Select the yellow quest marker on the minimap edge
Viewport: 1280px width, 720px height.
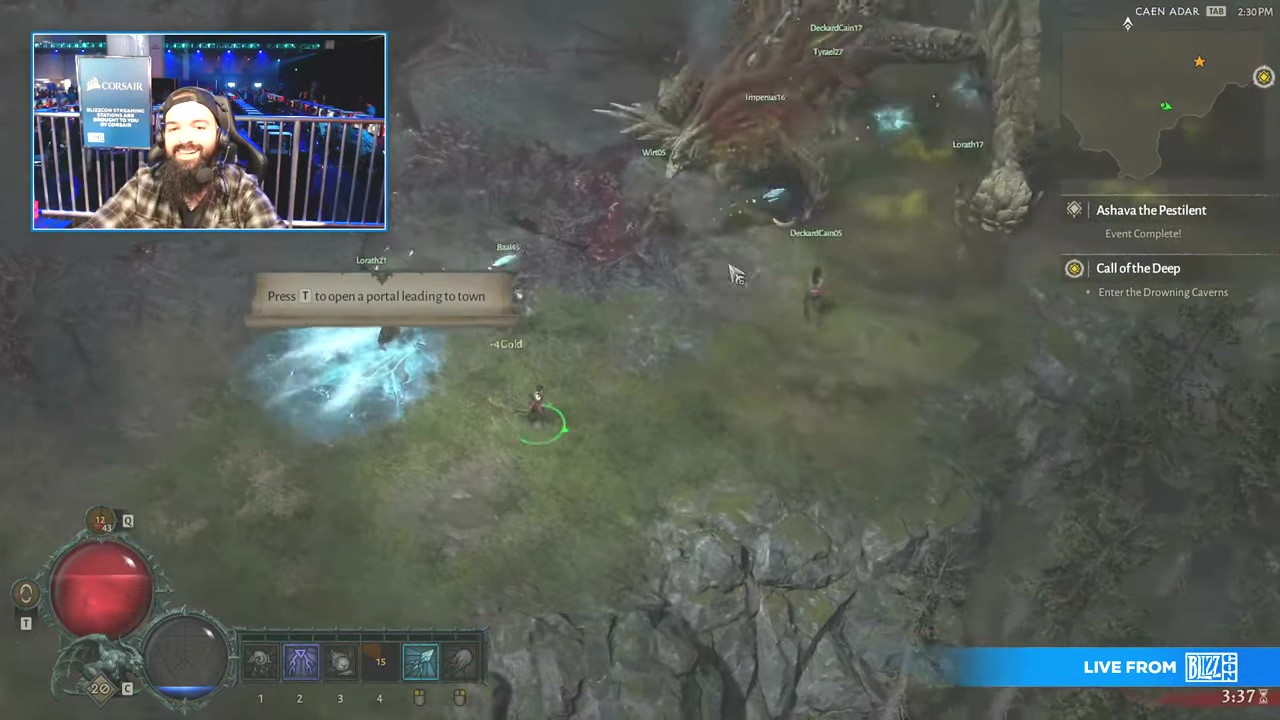[x=1263, y=77]
